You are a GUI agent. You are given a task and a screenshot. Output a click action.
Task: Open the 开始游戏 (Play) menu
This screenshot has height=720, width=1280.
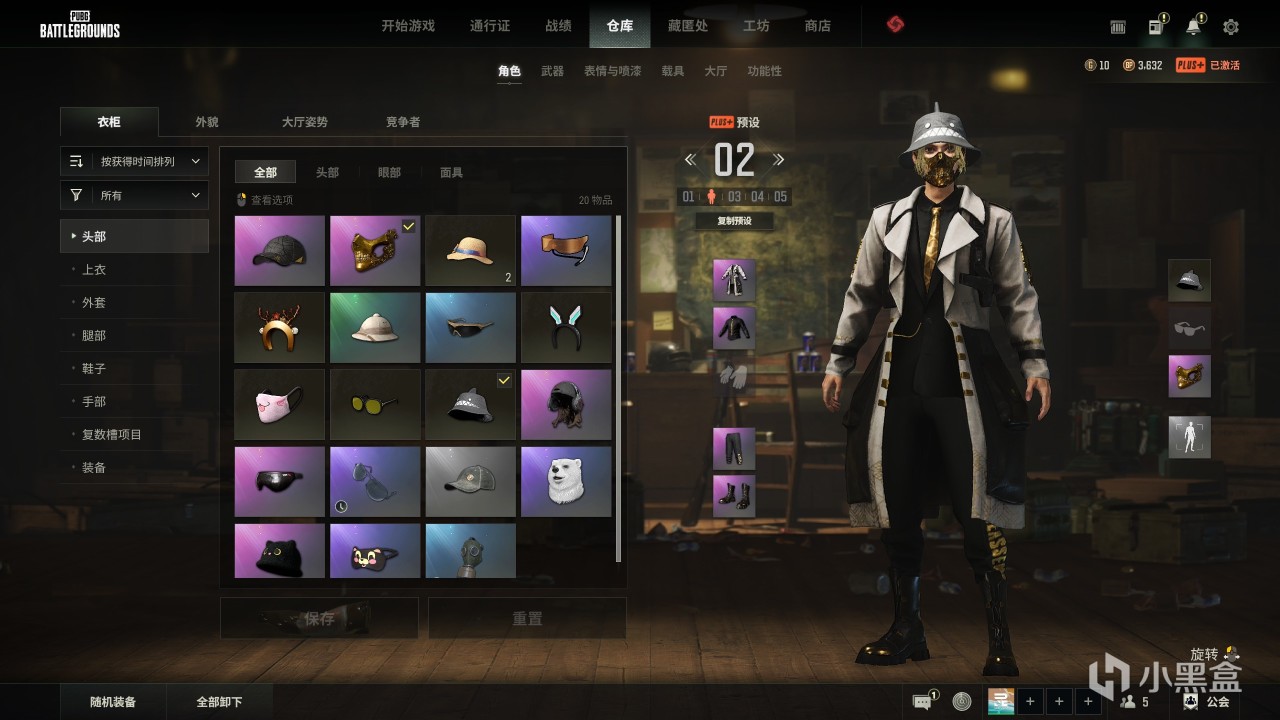[x=408, y=26]
